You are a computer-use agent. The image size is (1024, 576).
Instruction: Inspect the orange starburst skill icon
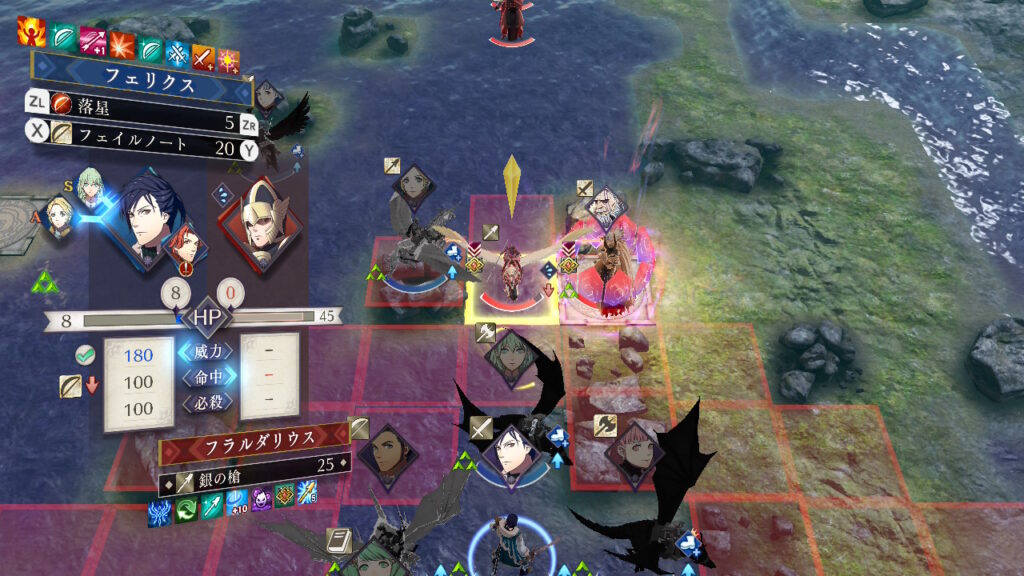click(x=122, y=45)
